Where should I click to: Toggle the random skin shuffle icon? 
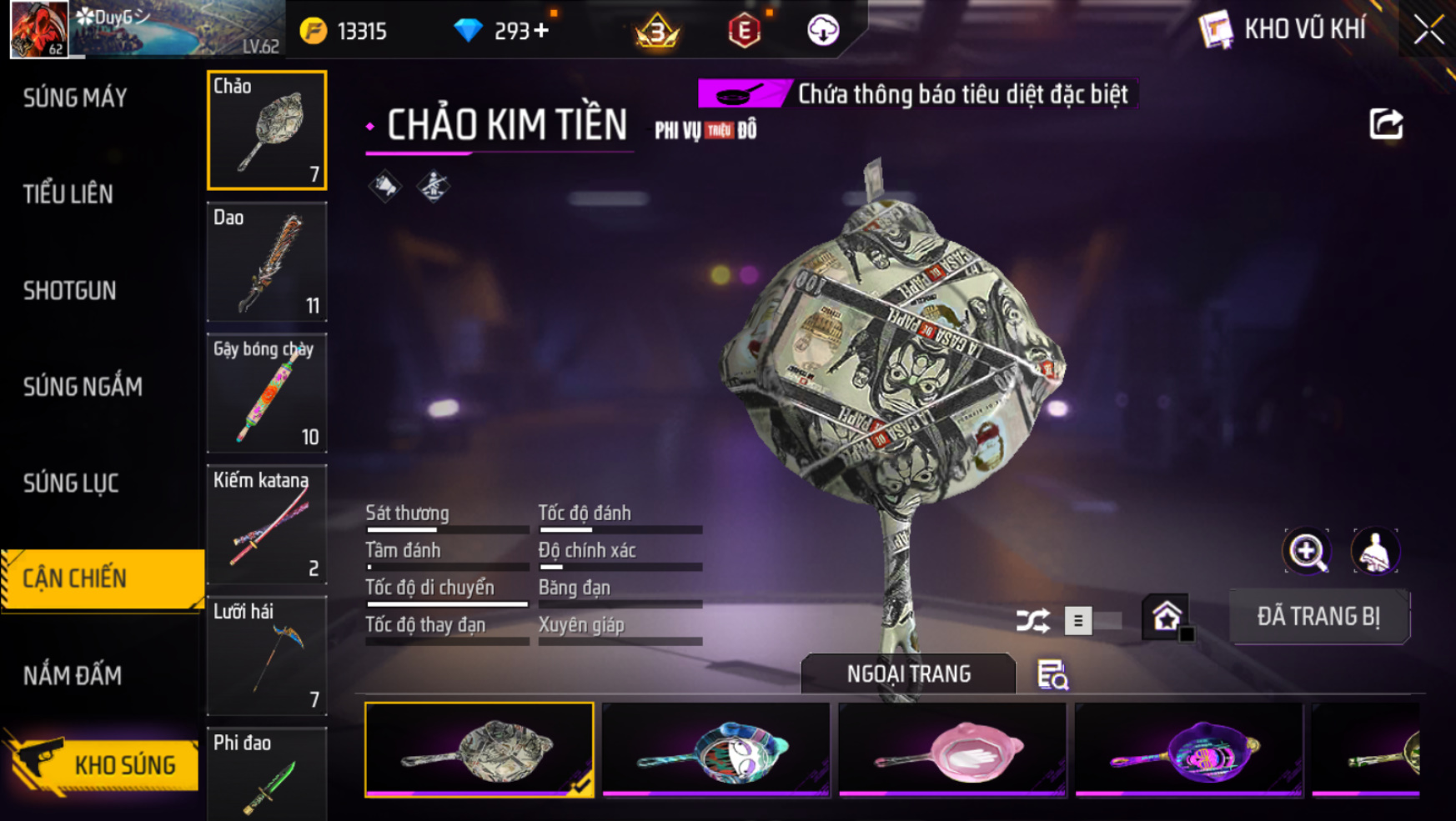(1032, 621)
